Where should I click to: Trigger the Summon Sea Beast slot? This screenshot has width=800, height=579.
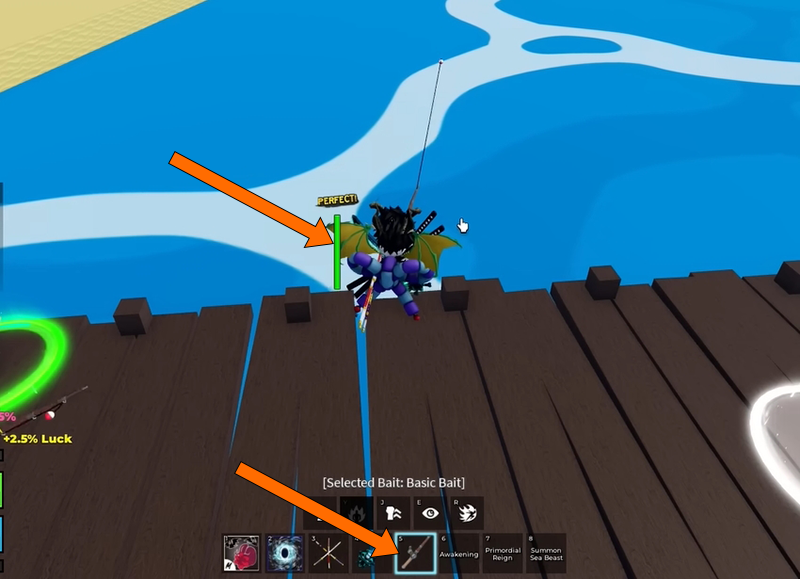tap(546, 553)
